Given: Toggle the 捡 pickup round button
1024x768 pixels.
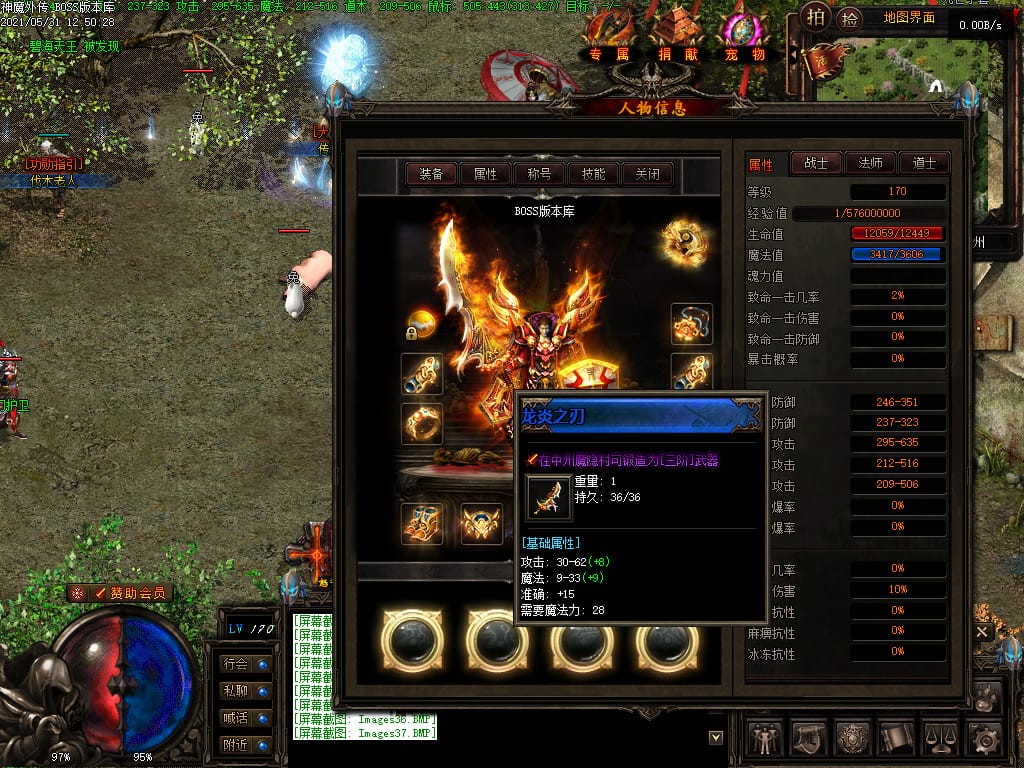Looking at the screenshot, I should [850, 18].
